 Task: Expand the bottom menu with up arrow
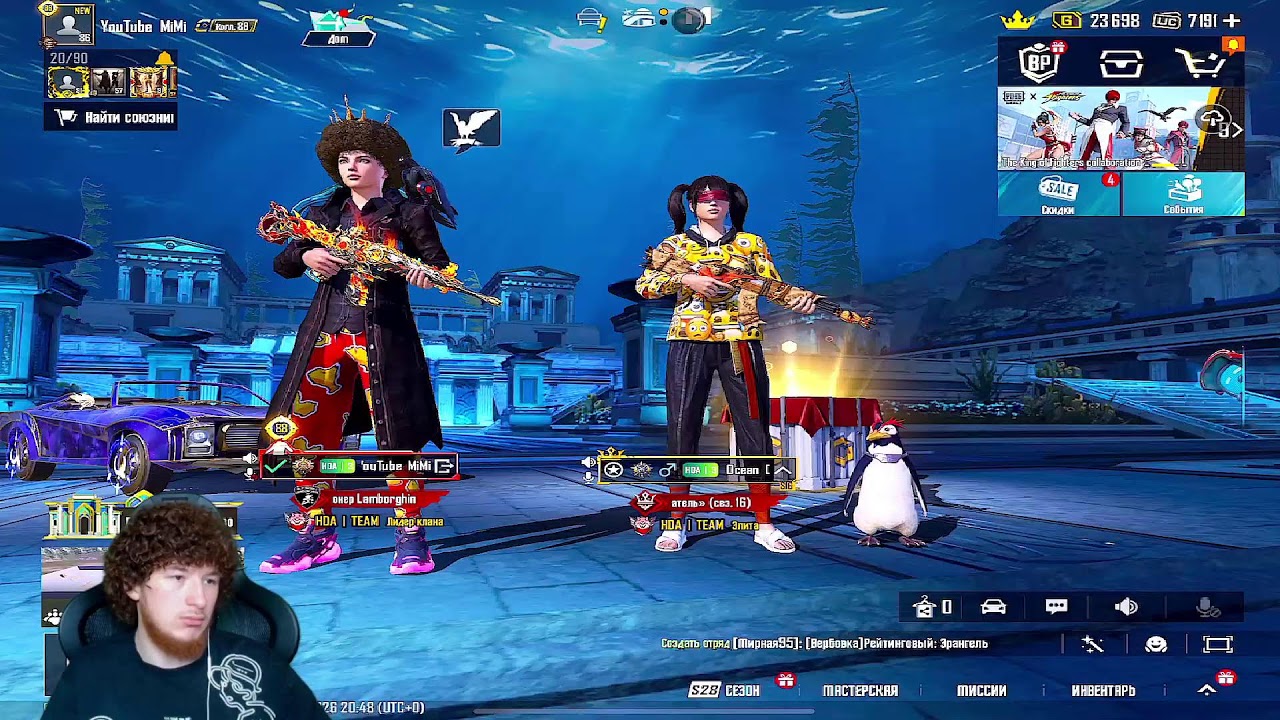1207,690
